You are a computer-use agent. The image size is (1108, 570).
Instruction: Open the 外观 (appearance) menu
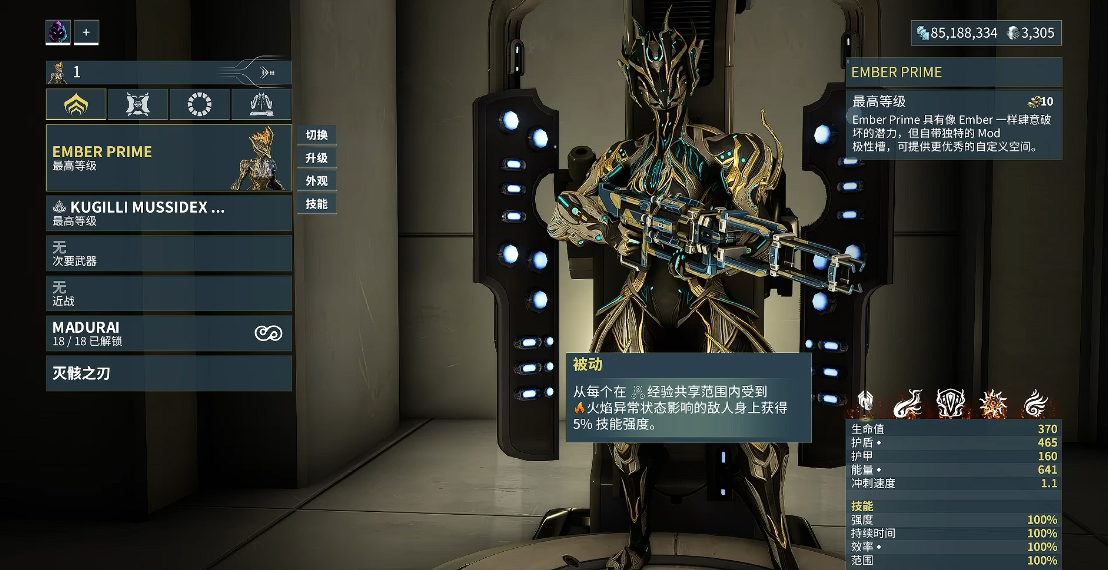tap(316, 181)
